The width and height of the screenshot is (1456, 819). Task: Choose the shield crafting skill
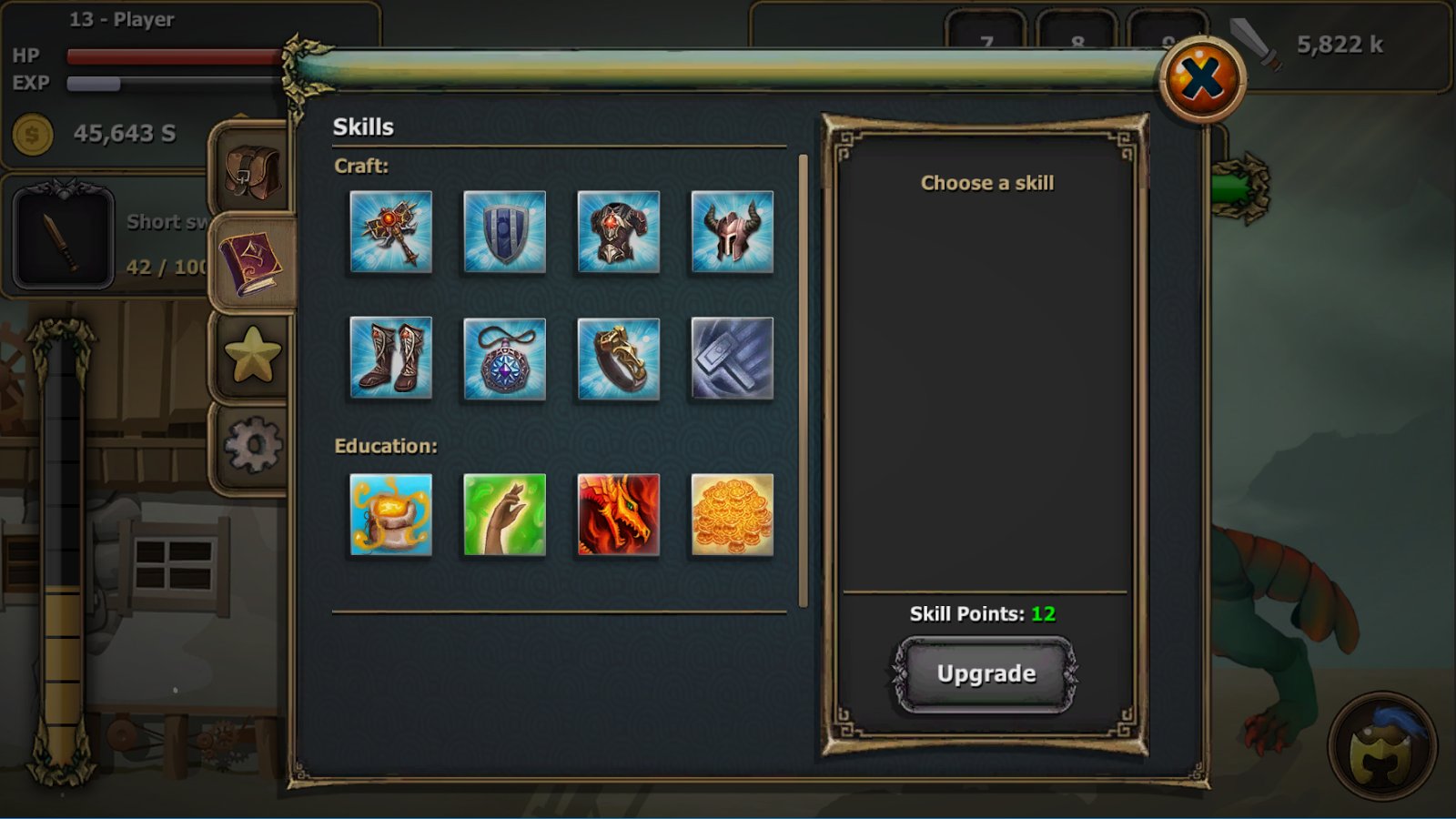coord(505,232)
